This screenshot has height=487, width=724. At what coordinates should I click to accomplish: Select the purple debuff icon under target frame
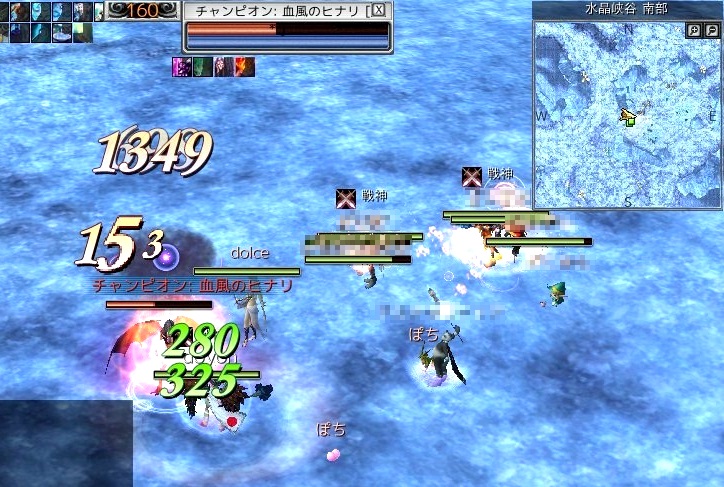coord(183,66)
